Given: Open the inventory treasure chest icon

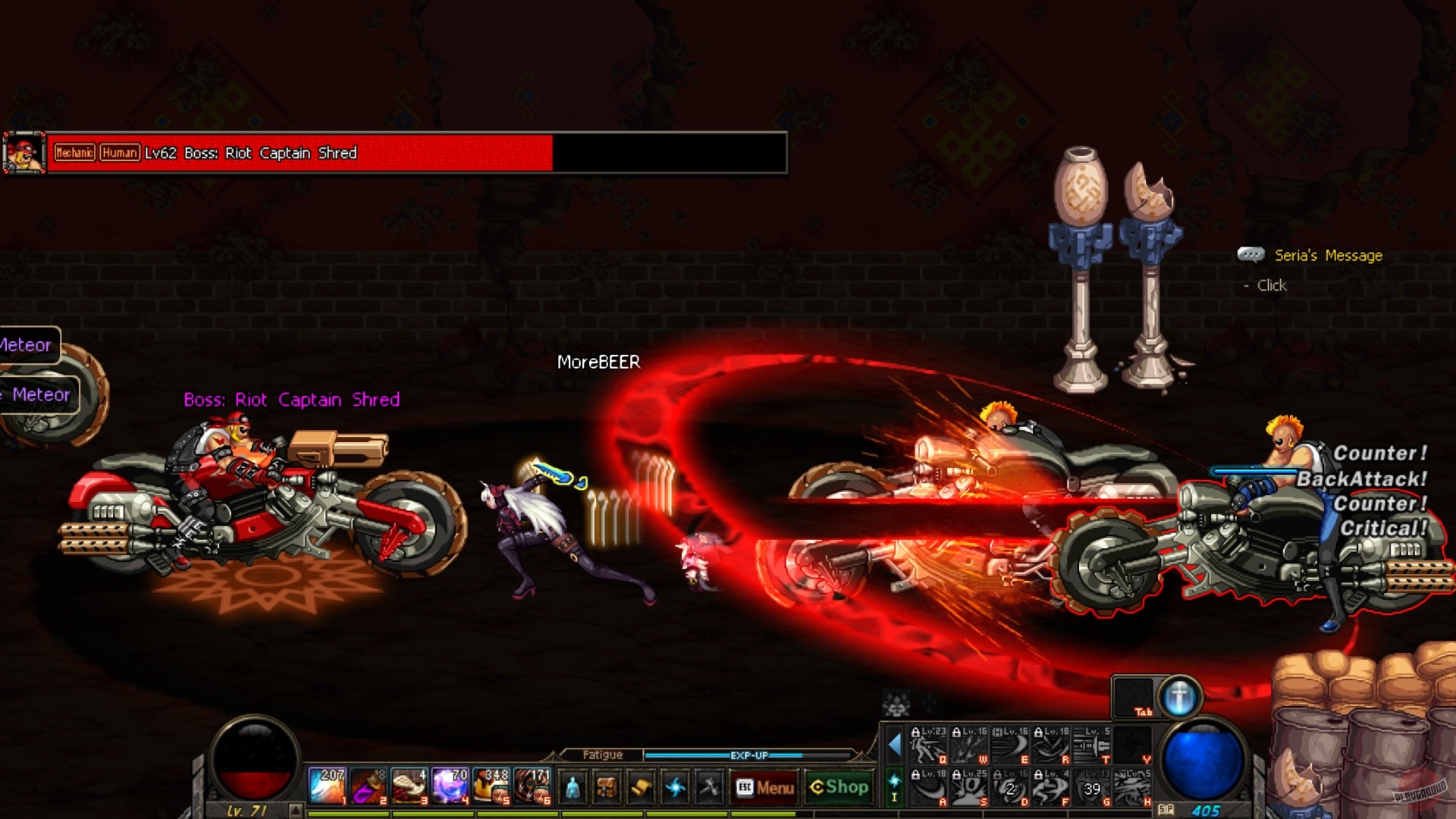Looking at the screenshot, I should (605, 786).
